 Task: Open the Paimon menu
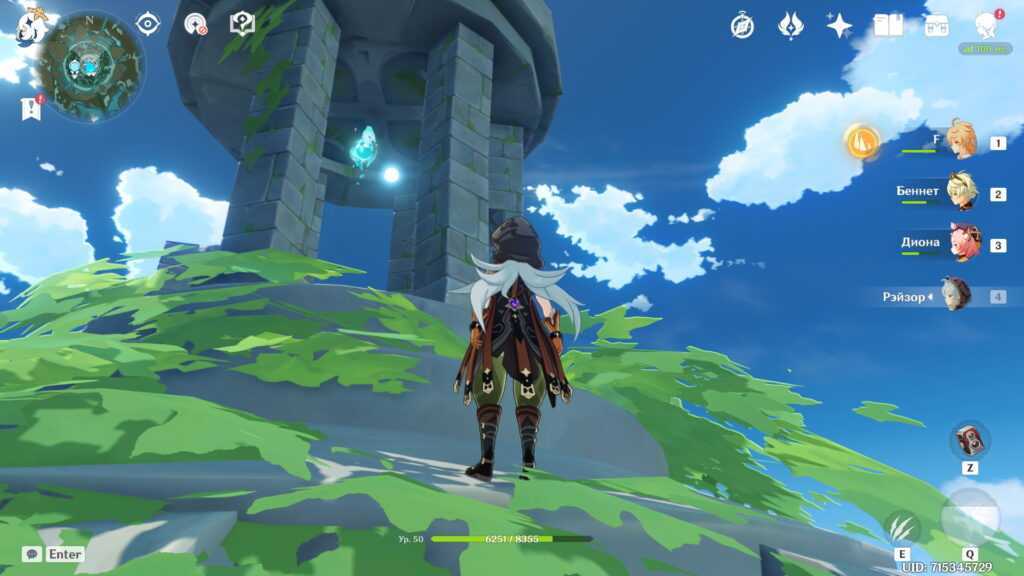(x=32, y=24)
